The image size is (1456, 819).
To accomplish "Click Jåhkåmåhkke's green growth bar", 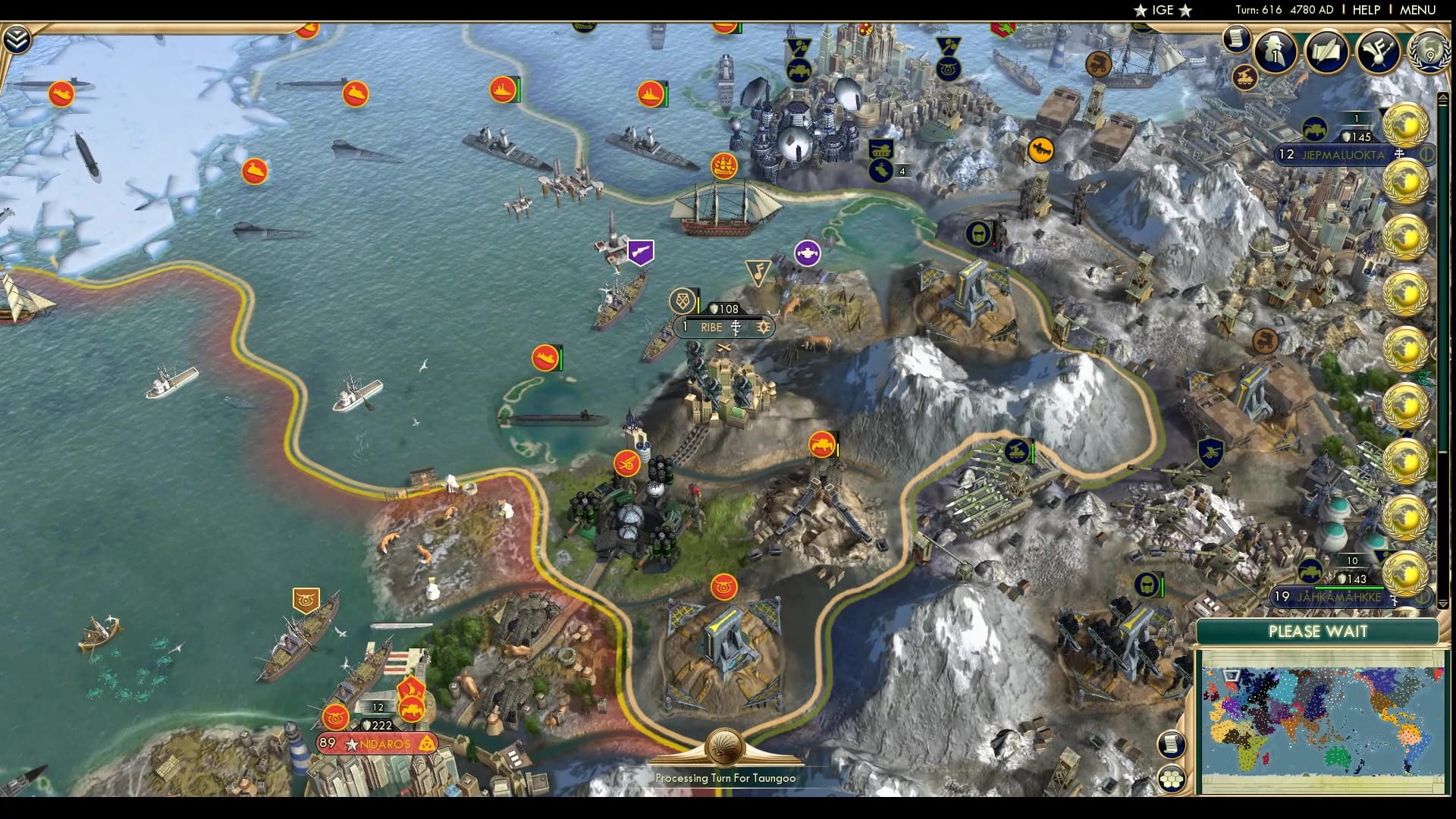I will (1349, 587).
